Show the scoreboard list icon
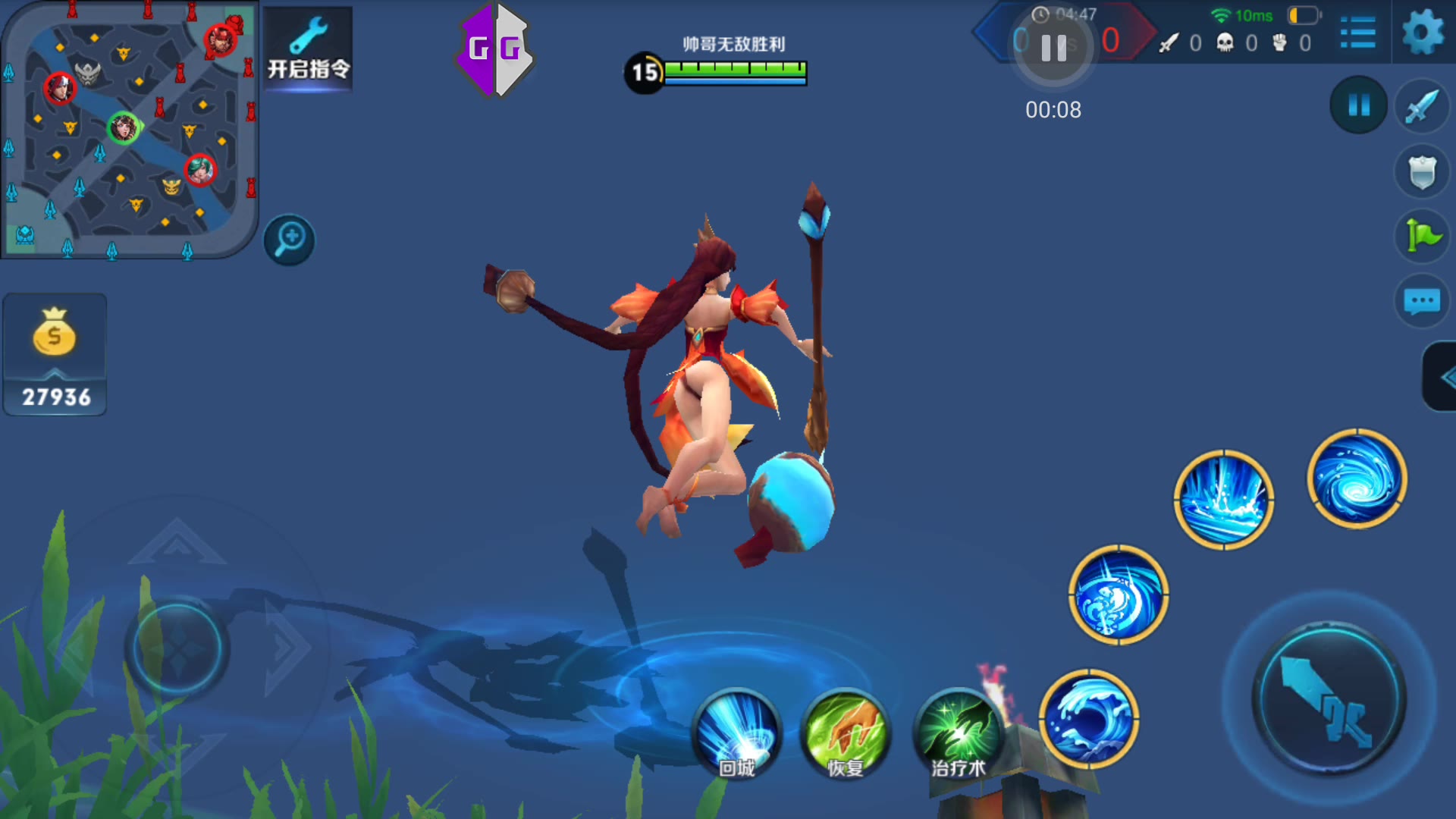Screen dimensions: 1456x819 pos(1357,33)
